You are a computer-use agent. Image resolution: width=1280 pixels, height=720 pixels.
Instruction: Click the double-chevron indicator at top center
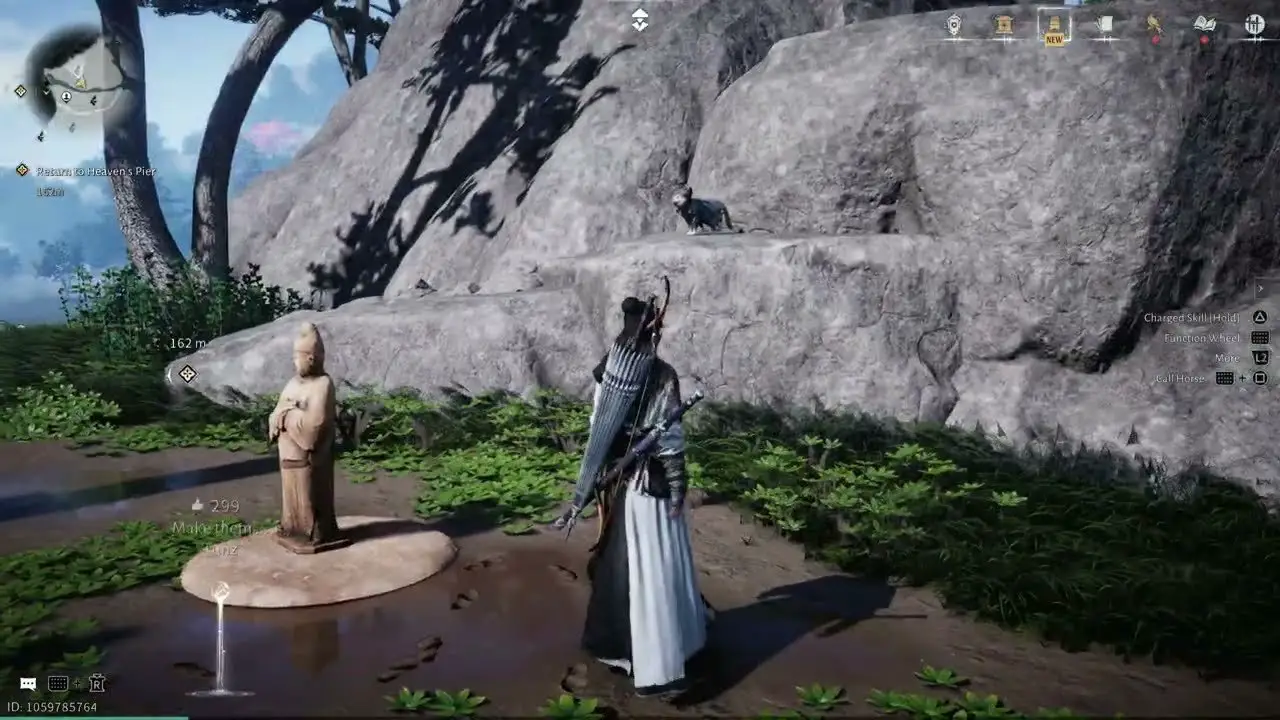(640, 19)
